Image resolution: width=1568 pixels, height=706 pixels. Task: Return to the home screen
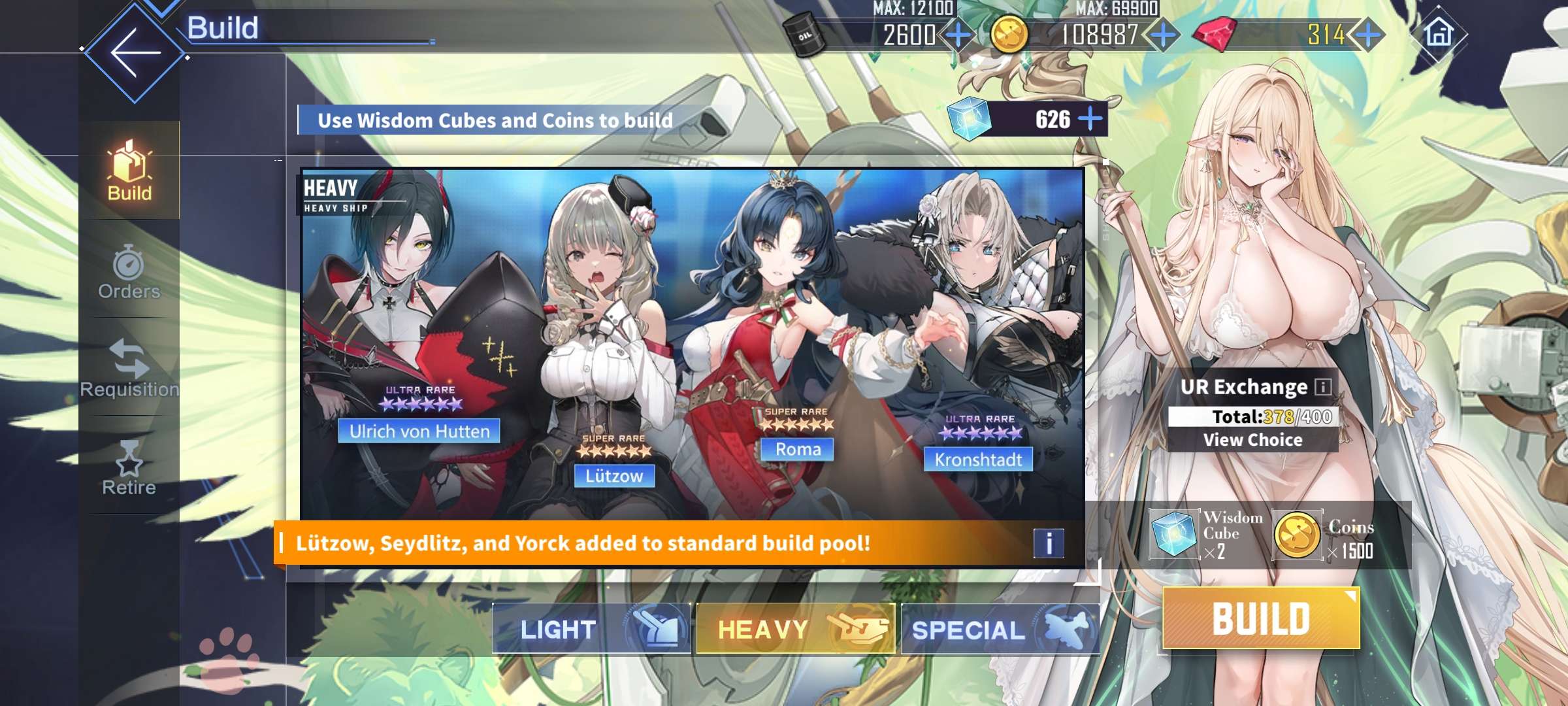click(x=1438, y=33)
